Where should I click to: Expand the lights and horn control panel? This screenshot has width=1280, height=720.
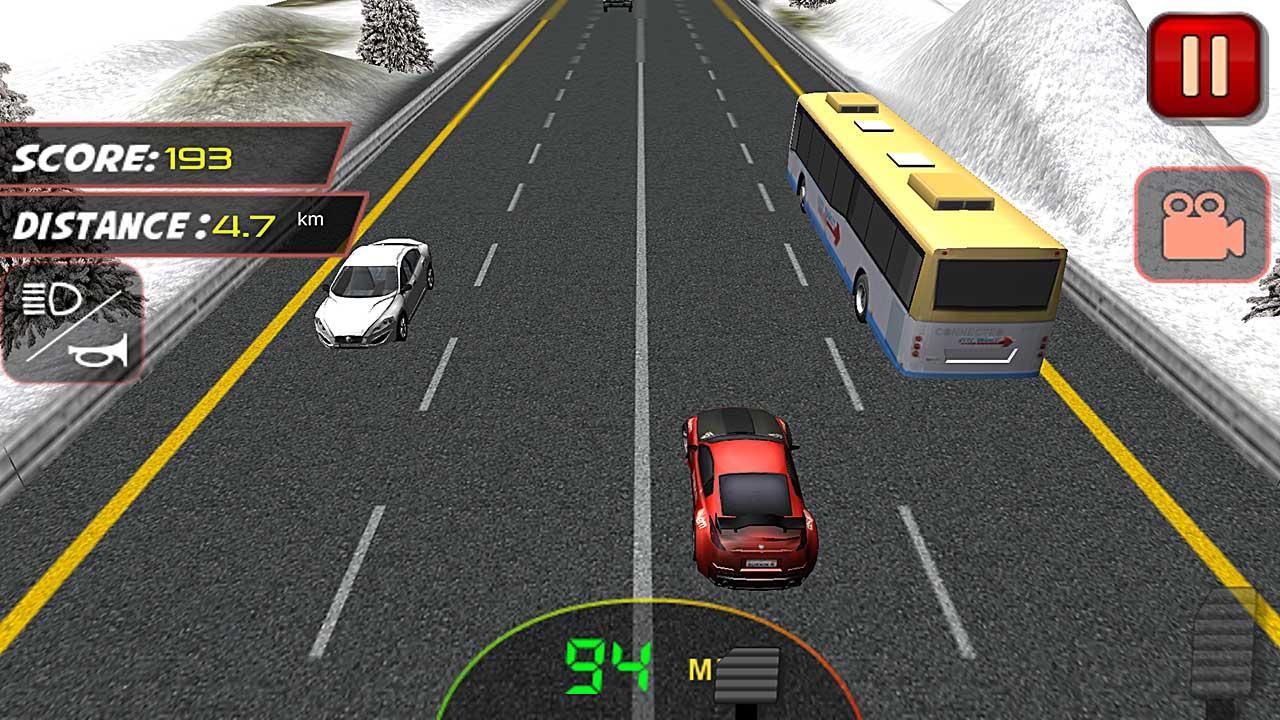pos(70,325)
